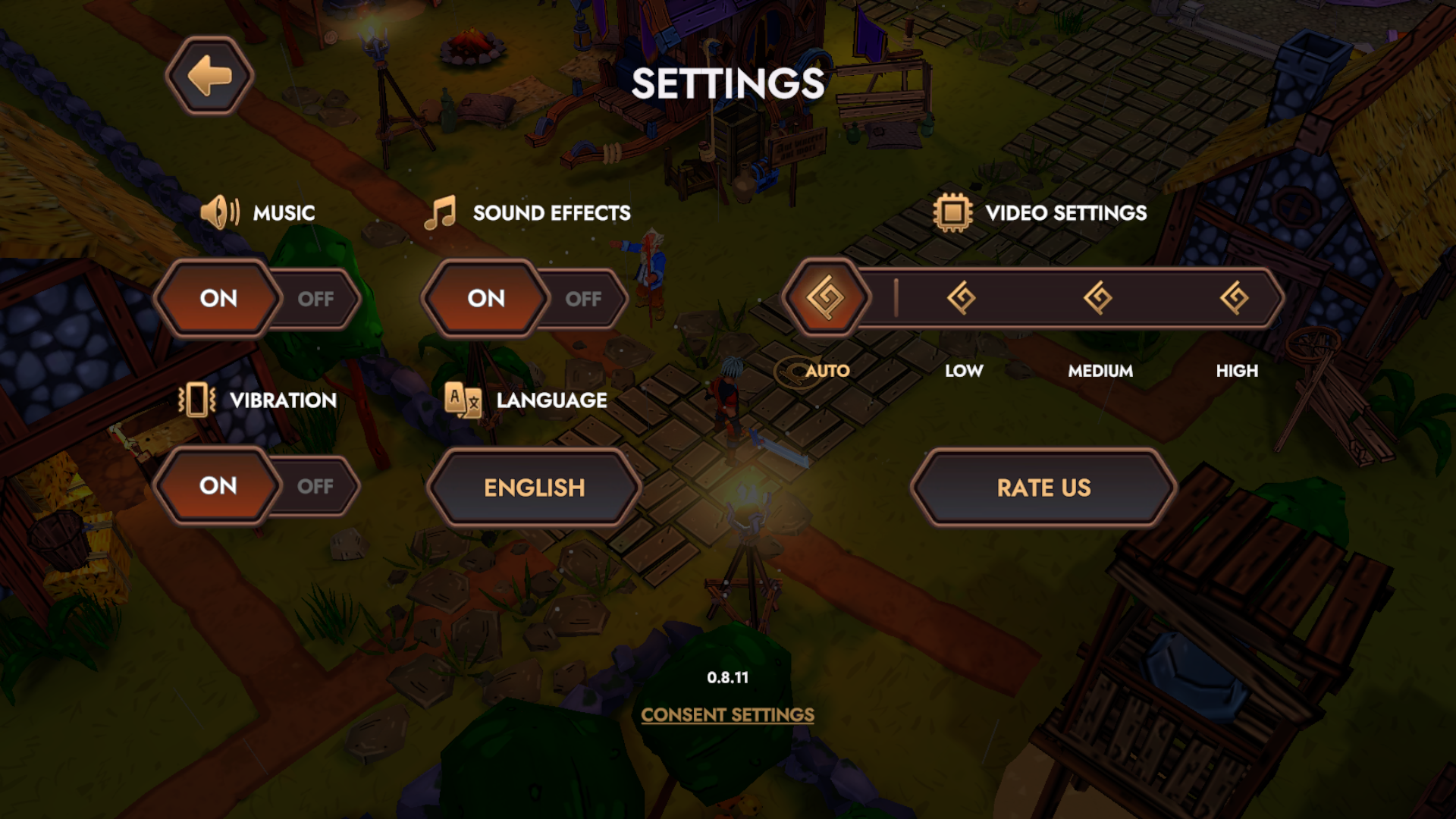Pick High video quality
This screenshot has width=1456, height=819.
1235,298
